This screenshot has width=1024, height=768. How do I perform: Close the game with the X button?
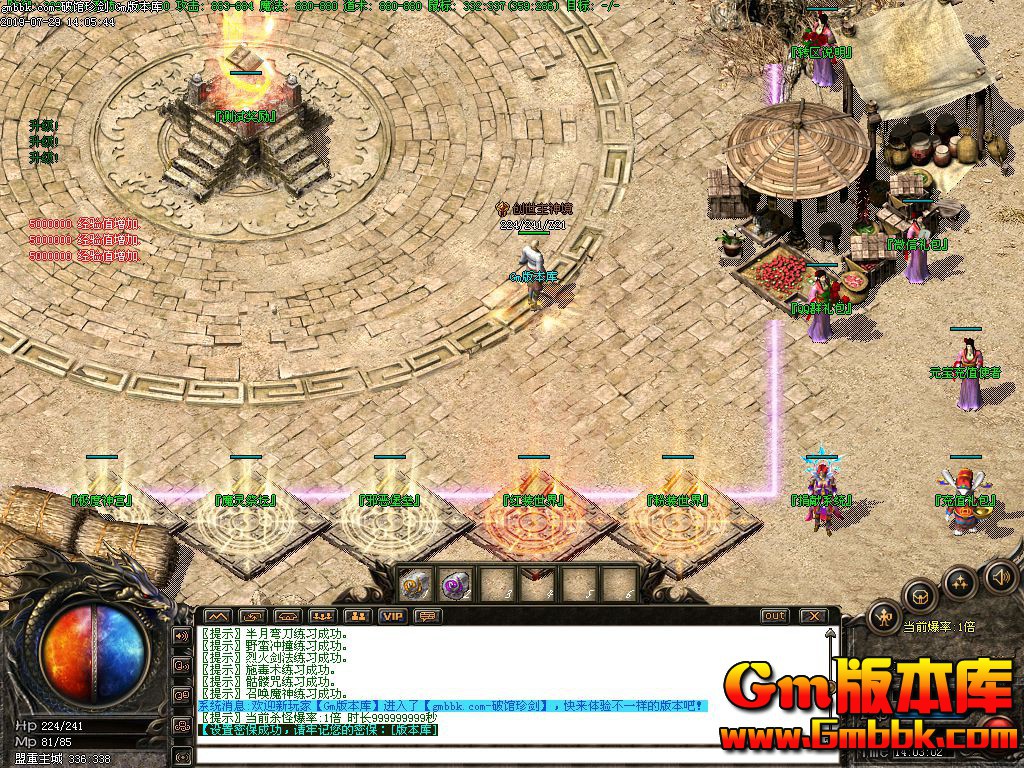(x=815, y=616)
